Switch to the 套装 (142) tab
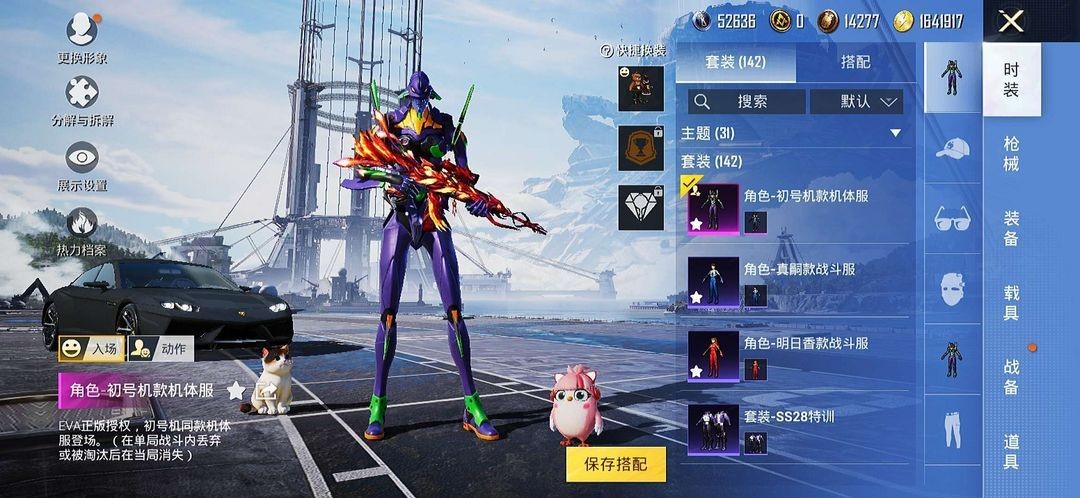The height and width of the screenshot is (498, 1080). click(736, 62)
